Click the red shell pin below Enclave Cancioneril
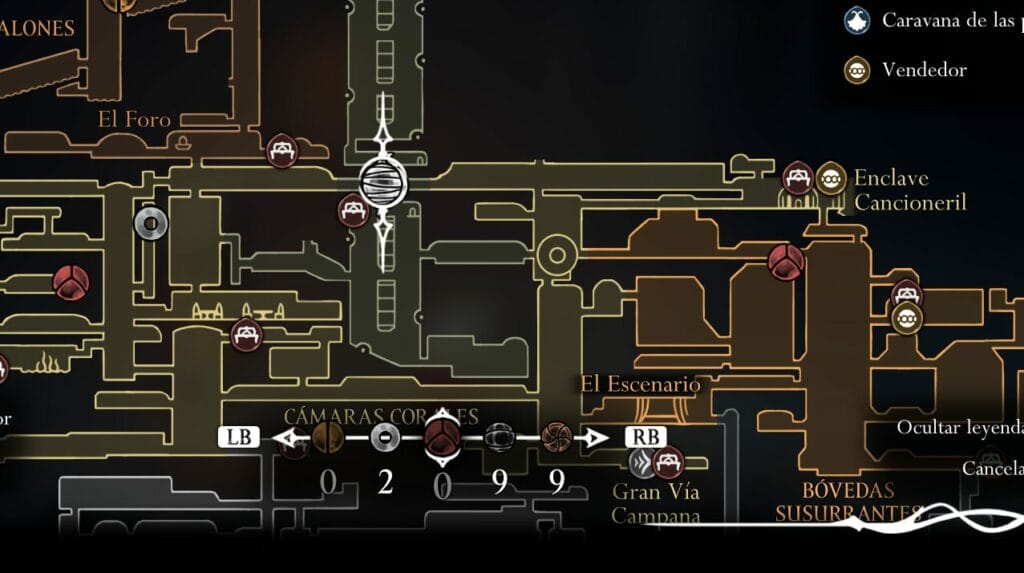This screenshot has height=573, width=1024. pos(786,261)
